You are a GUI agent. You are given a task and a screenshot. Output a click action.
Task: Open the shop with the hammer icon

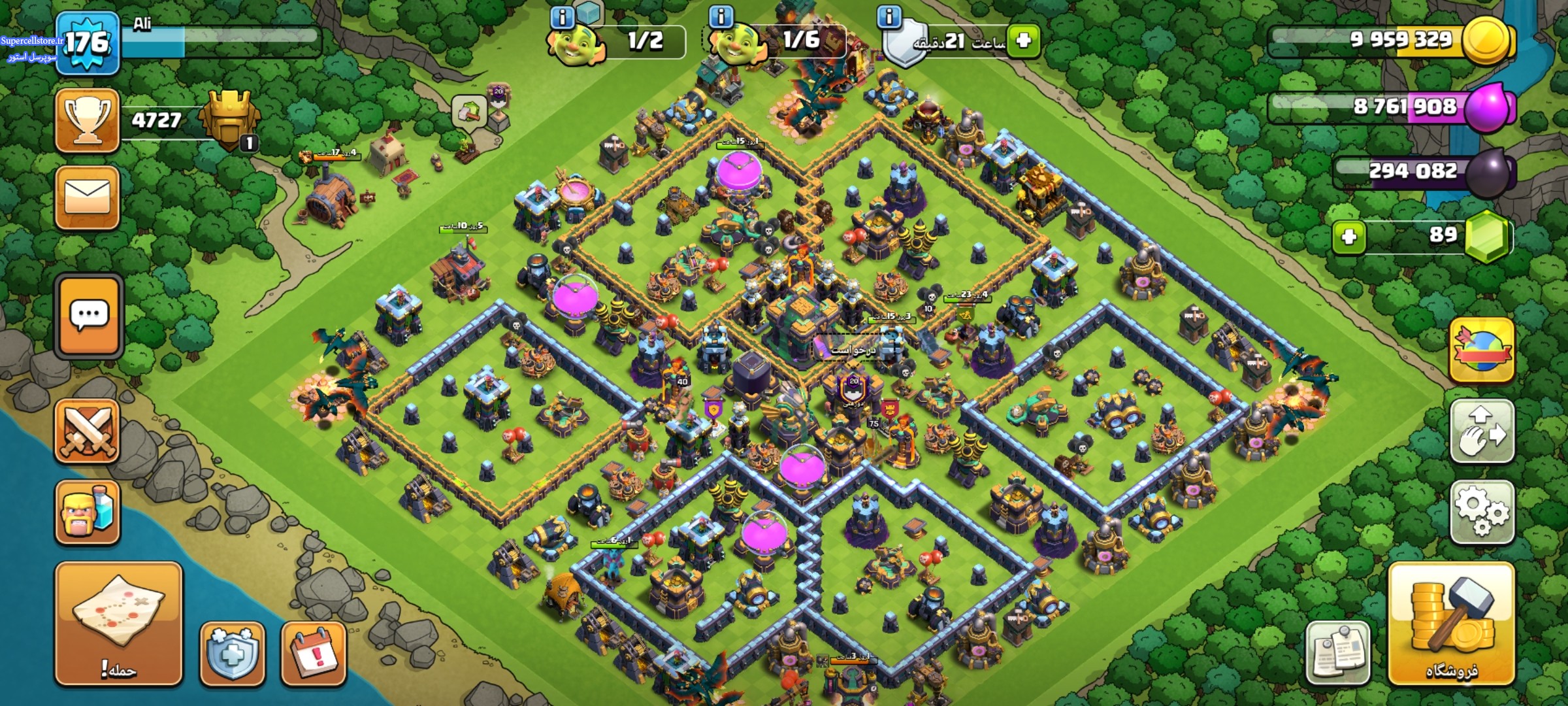[1452, 623]
